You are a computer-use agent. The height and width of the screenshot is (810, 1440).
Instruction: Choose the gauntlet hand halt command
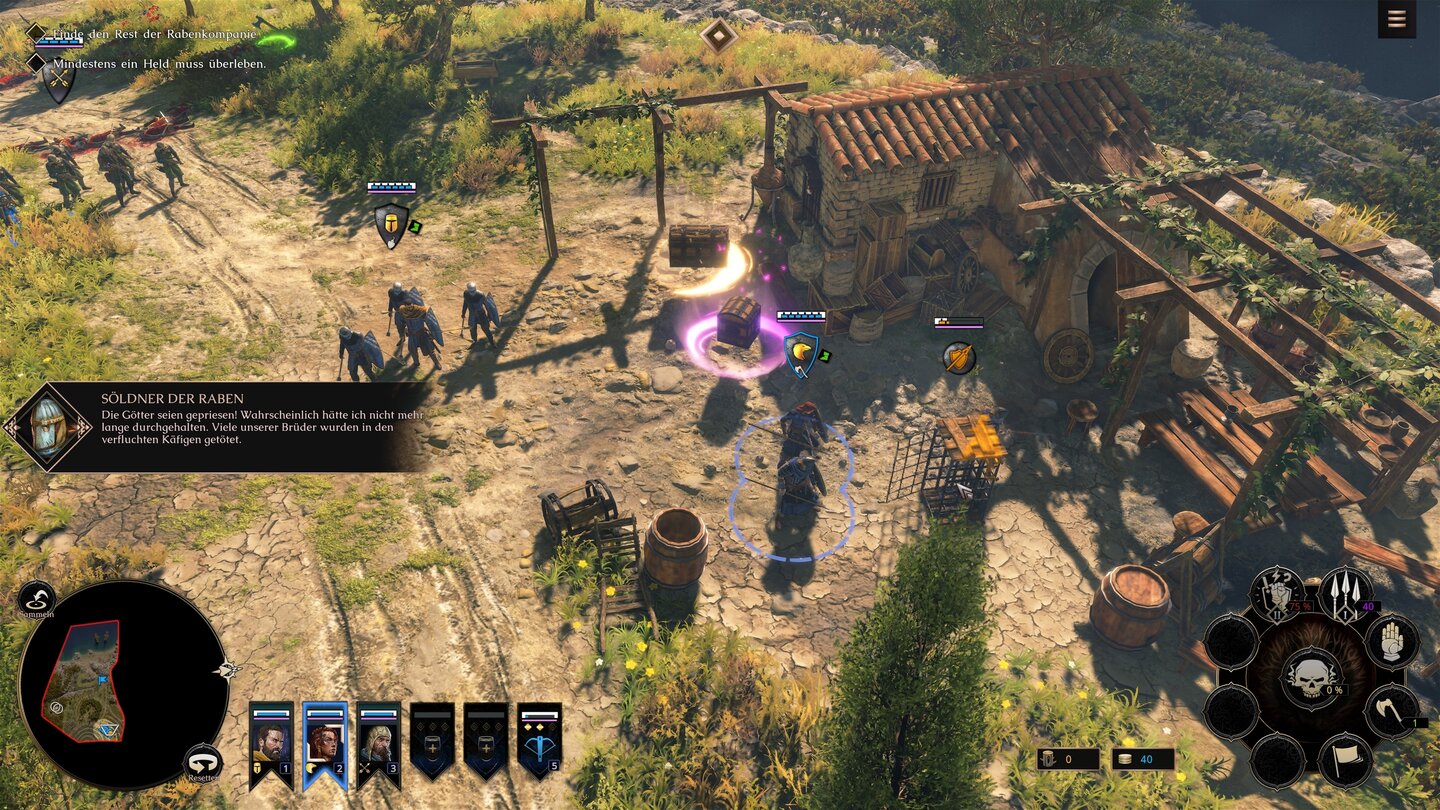(1391, 641)
